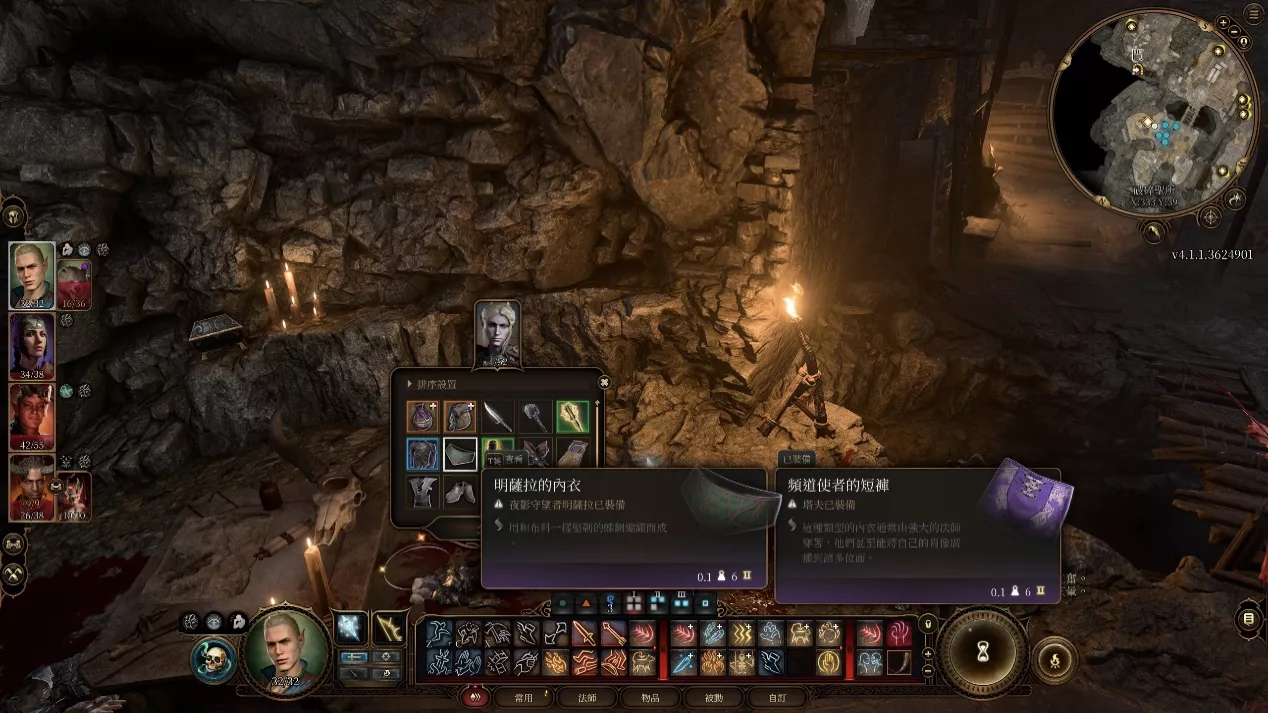Select the purple pouch item slot

pyautogui.click(x=423, y=417)
